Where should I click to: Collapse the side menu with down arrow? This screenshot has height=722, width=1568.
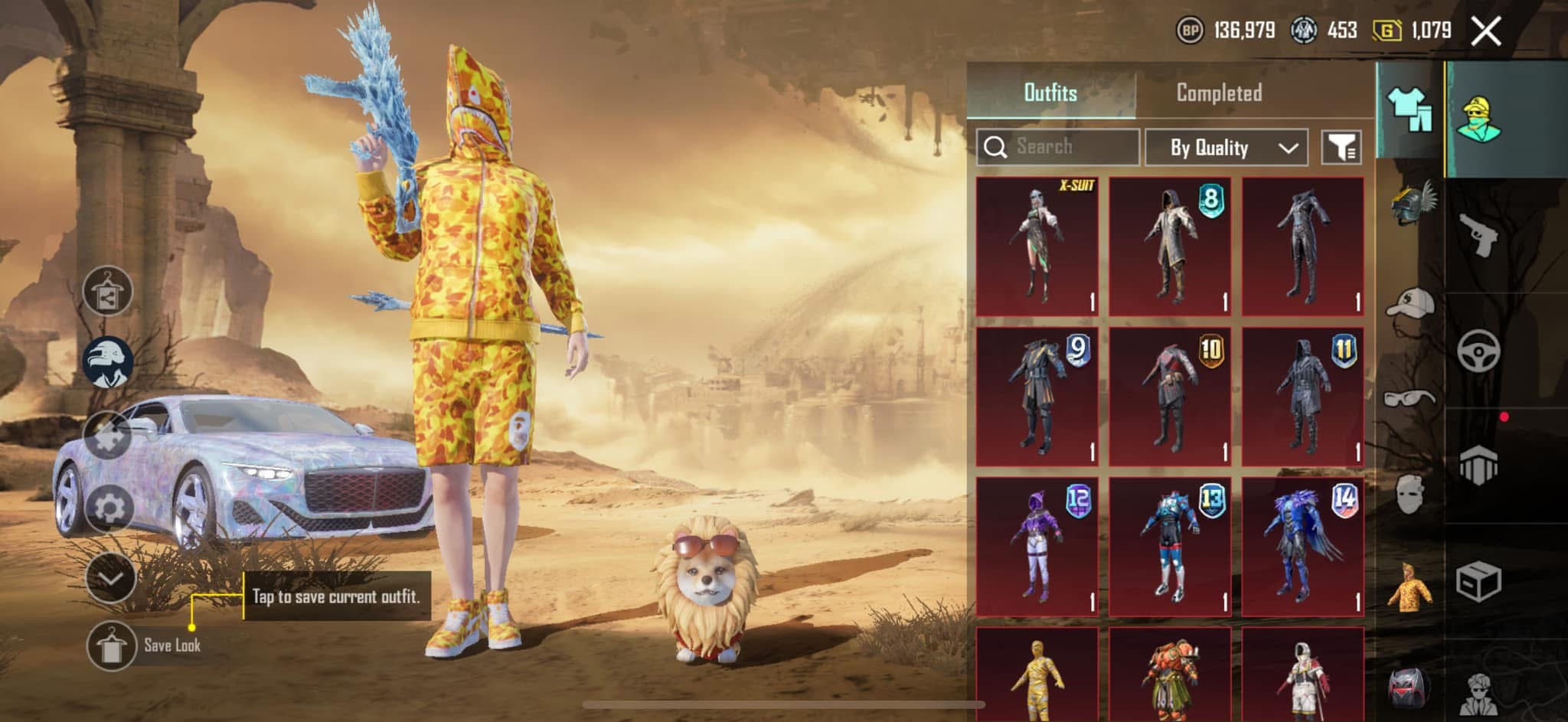click(x=110, y=579)
